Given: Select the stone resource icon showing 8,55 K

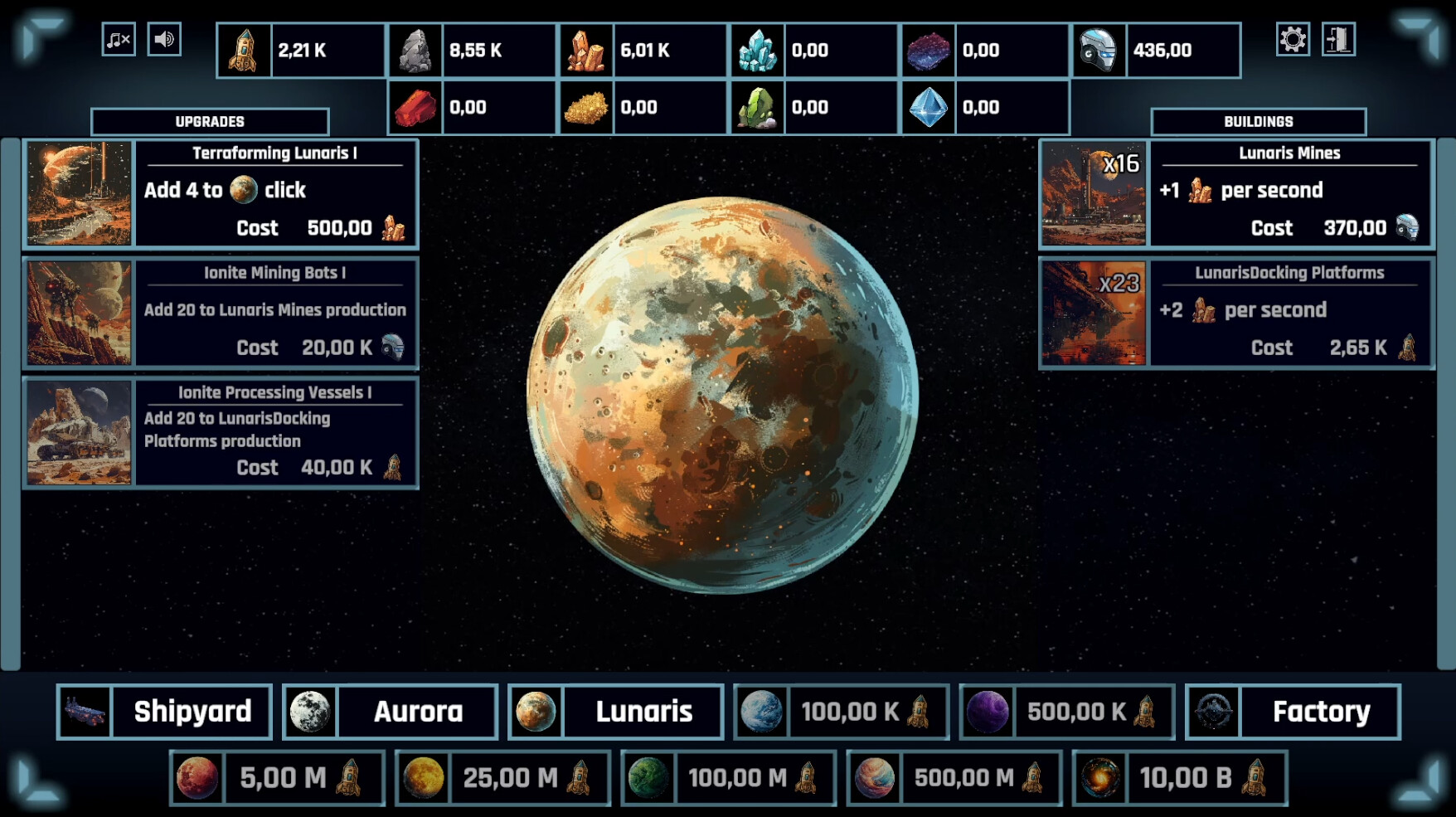Looking at the screenshot, I should (x=415, y=50).
